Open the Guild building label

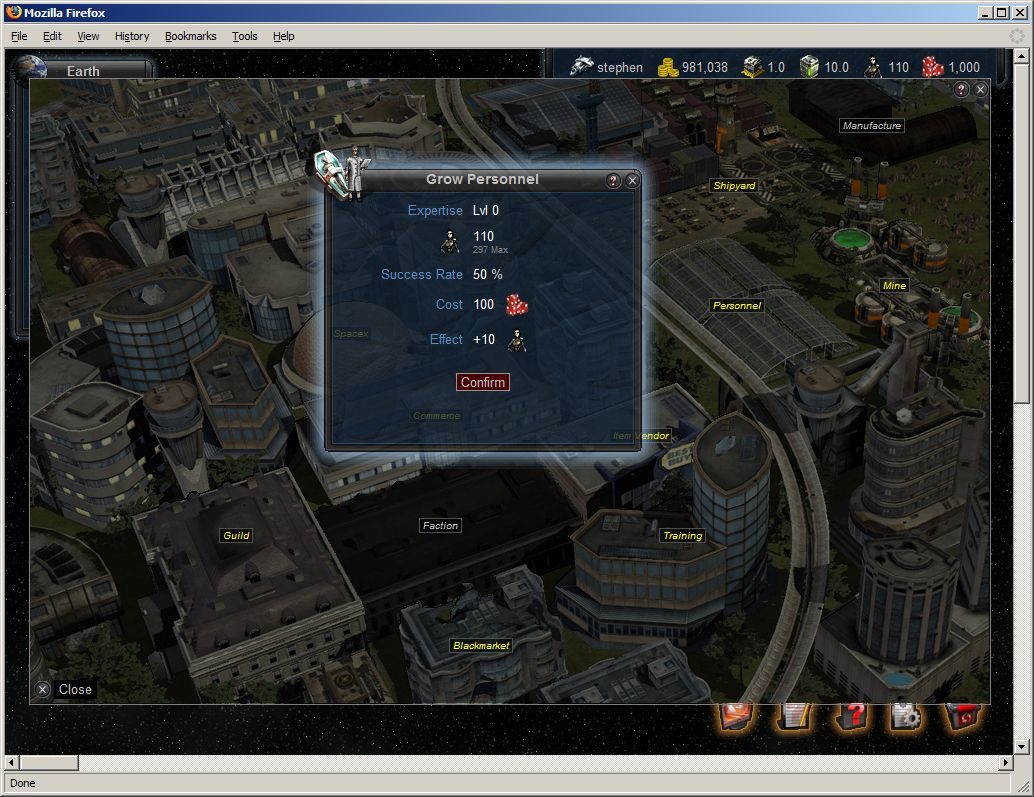(x=236, y=536)
